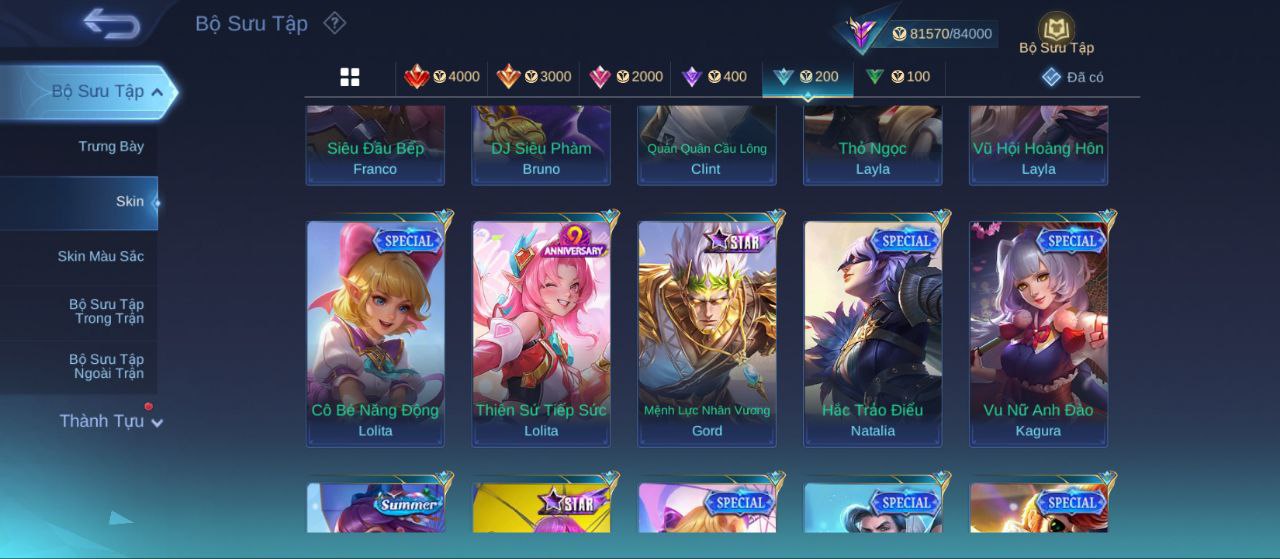Image resolution: width=1280 pixels, height=559 pixels.
Task: Switch to the 2000 point tier tab
Action: pos(626,77)
